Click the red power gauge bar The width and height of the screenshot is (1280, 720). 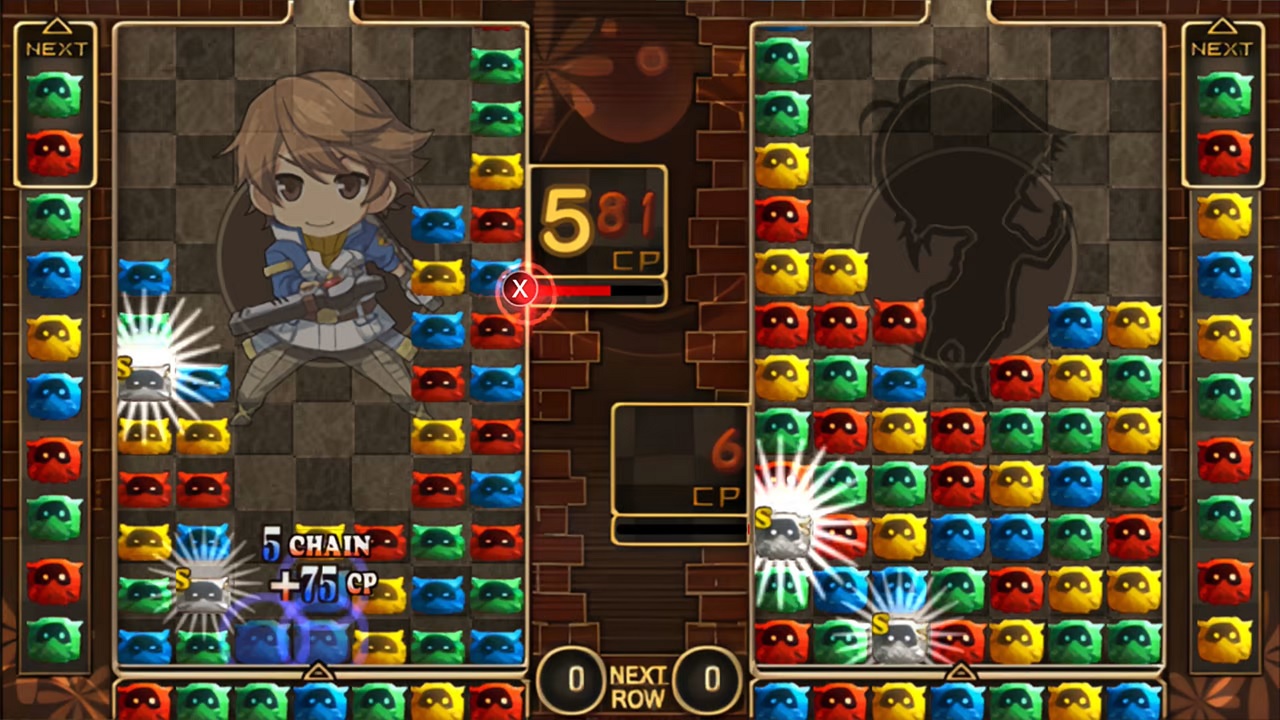pos(575,291)
